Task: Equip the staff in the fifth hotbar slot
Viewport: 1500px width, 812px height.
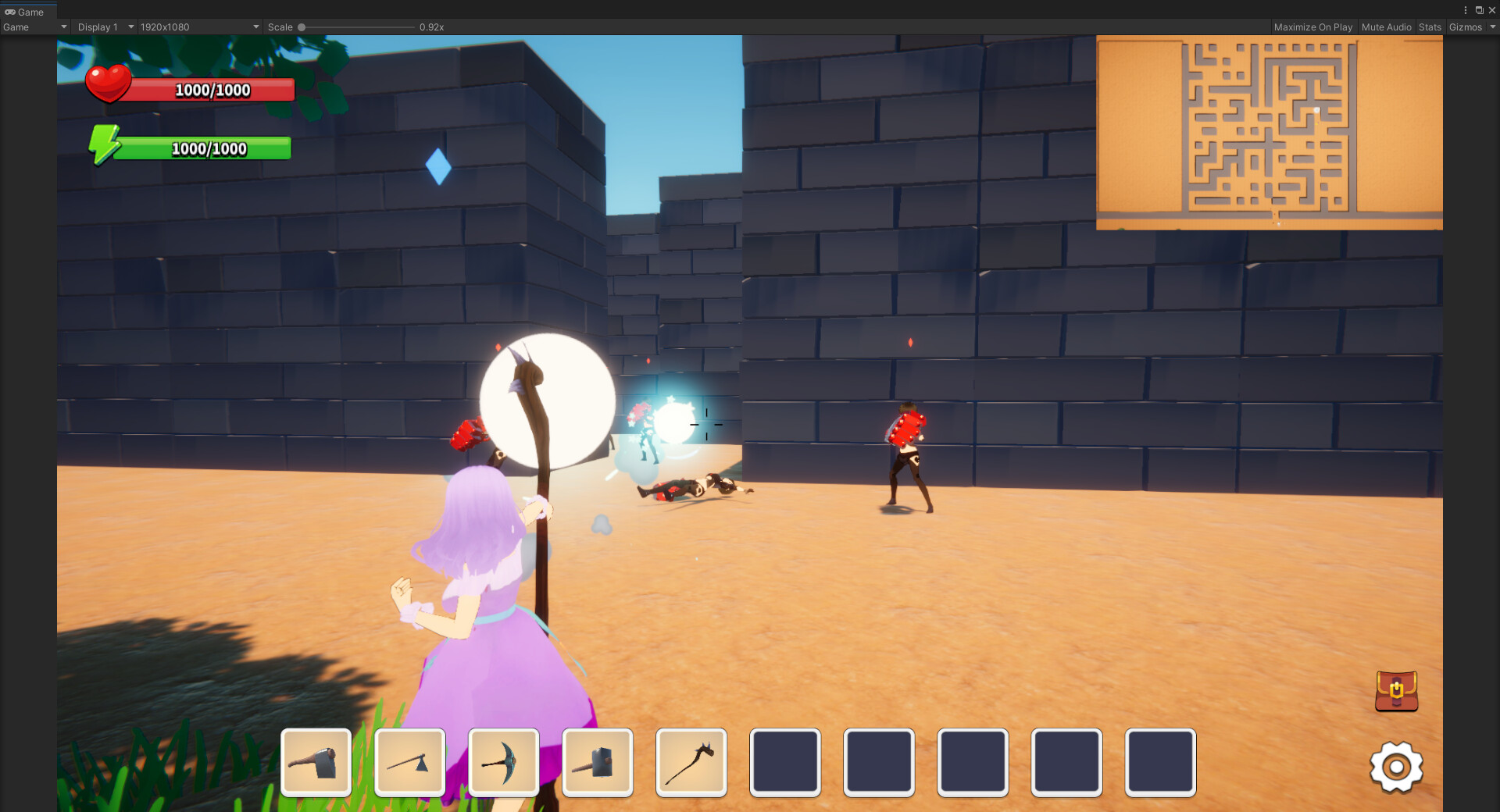Action: coord(691,763)
